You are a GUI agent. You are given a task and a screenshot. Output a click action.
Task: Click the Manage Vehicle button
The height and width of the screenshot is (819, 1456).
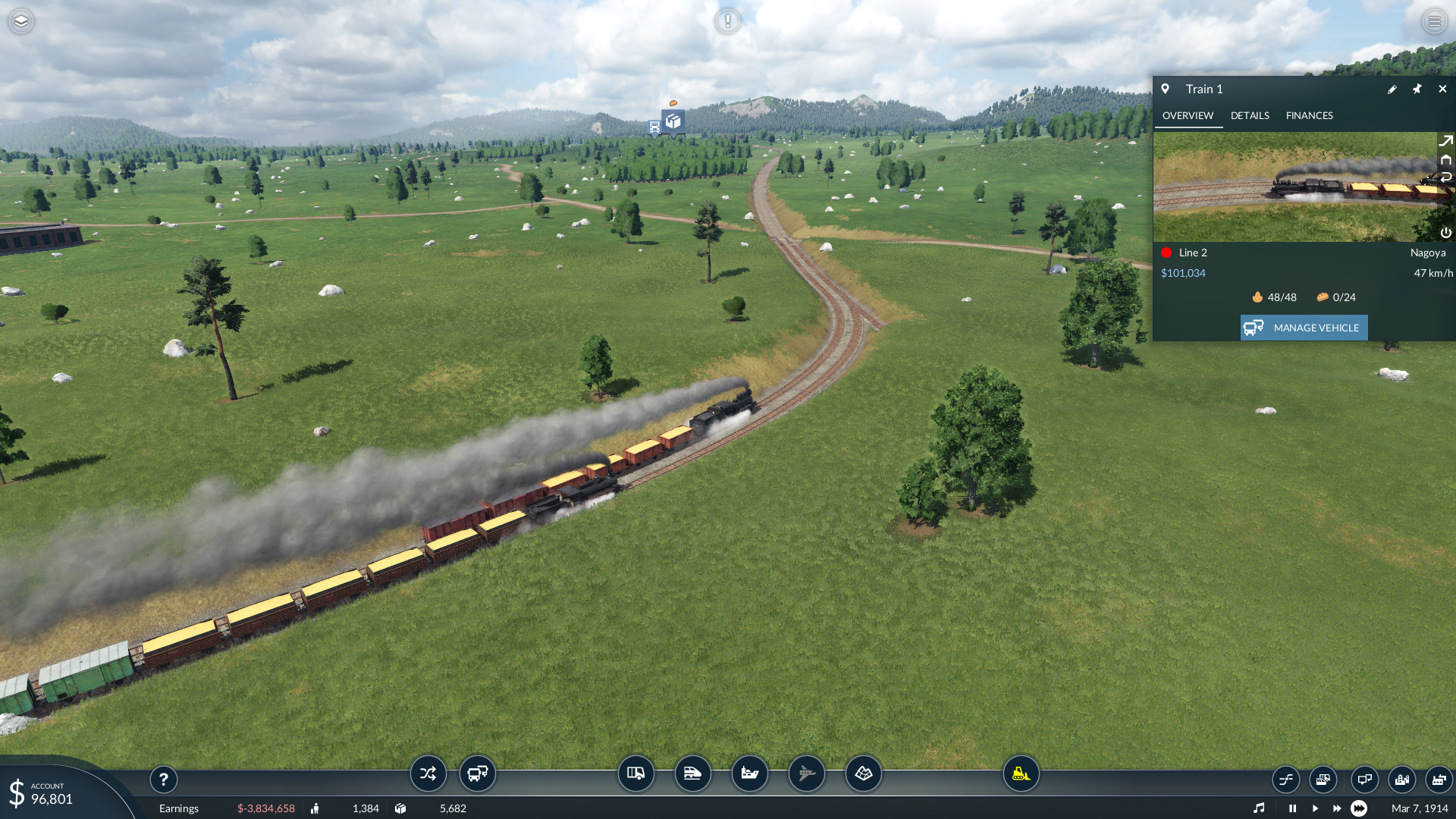coord(1304,328)
